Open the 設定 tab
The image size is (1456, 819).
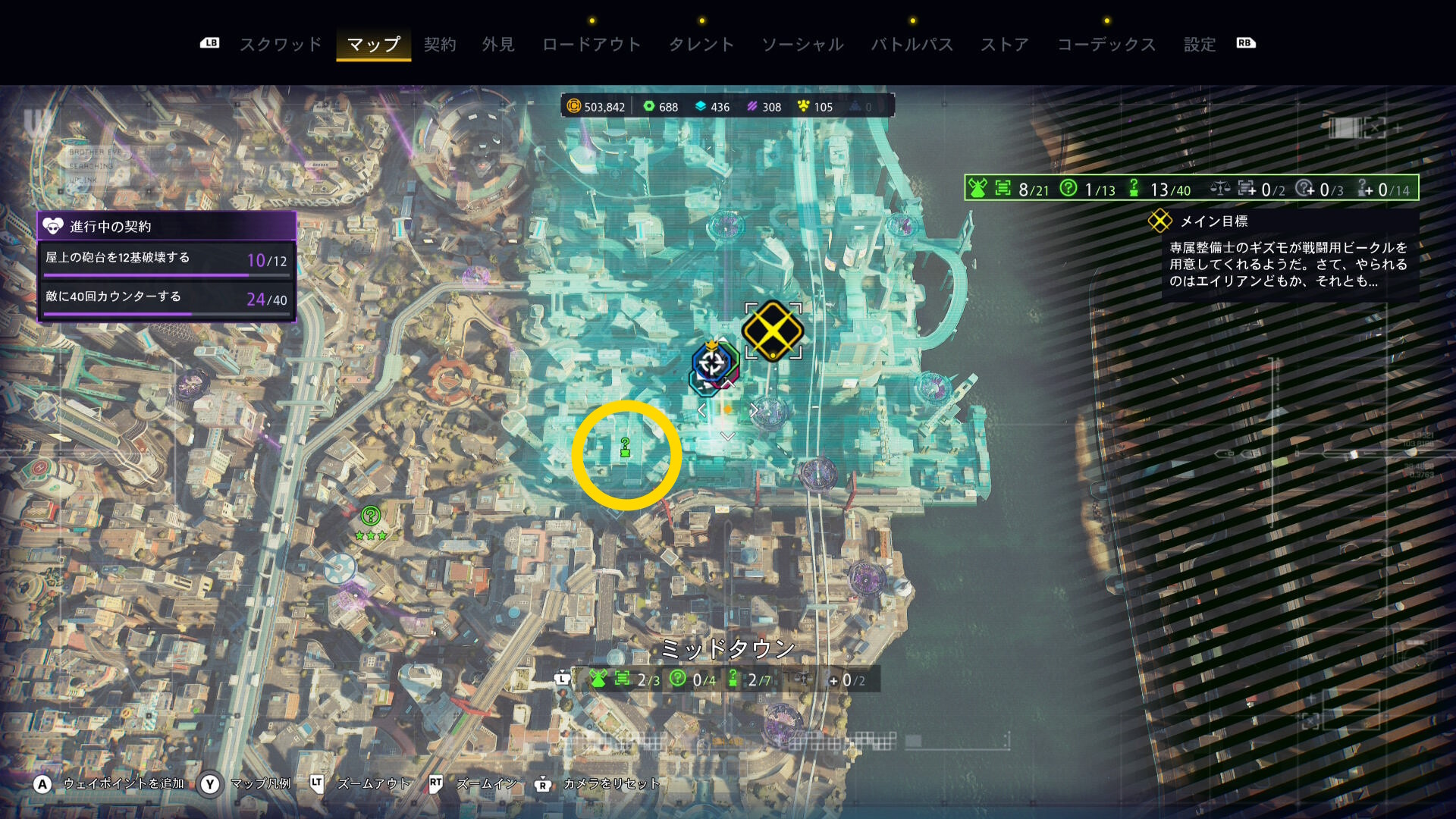[x=1200, y=44]
